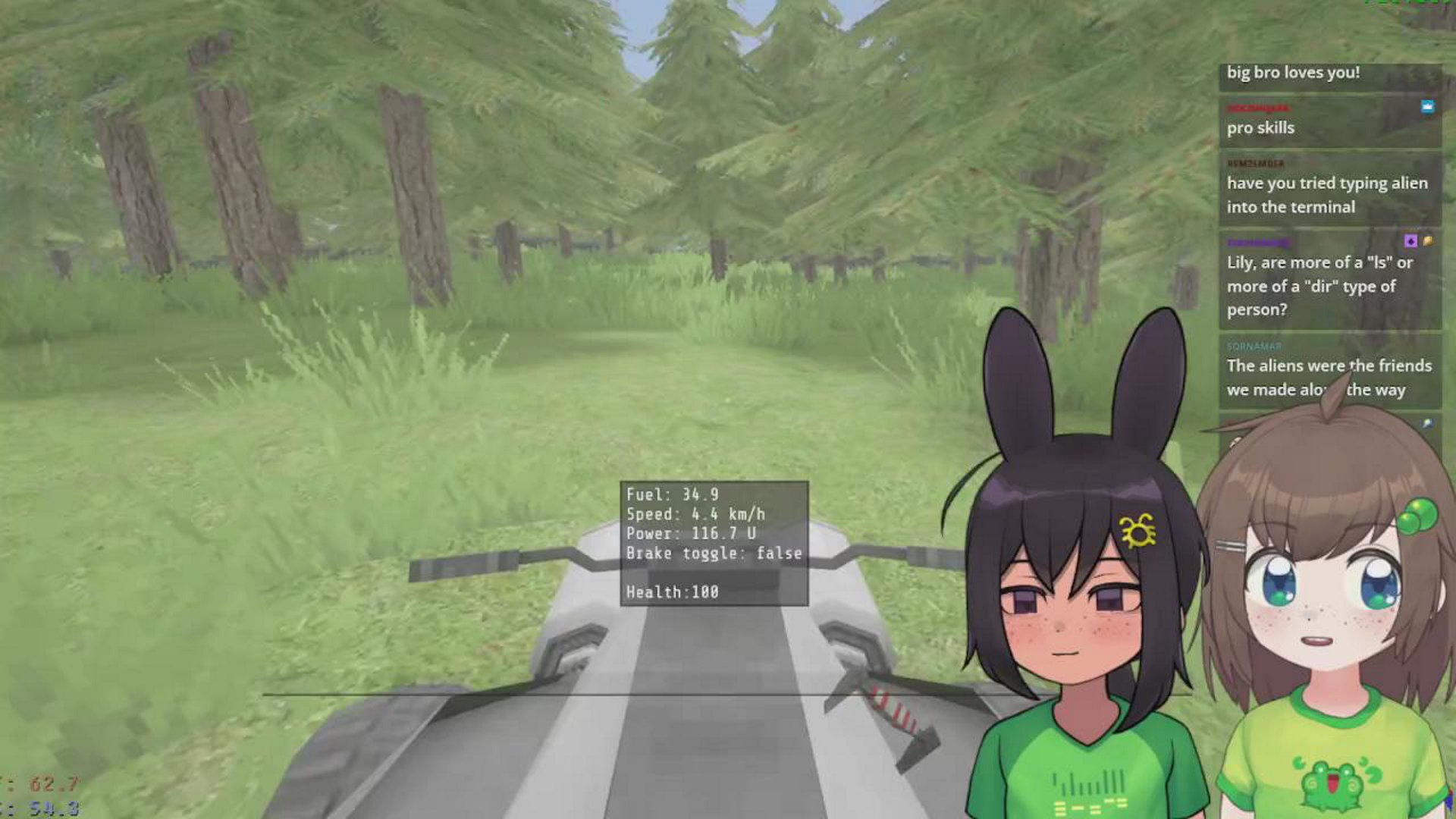Expand the message asking about the terminal
The image size is (1456, 819).
[1327, 194]
